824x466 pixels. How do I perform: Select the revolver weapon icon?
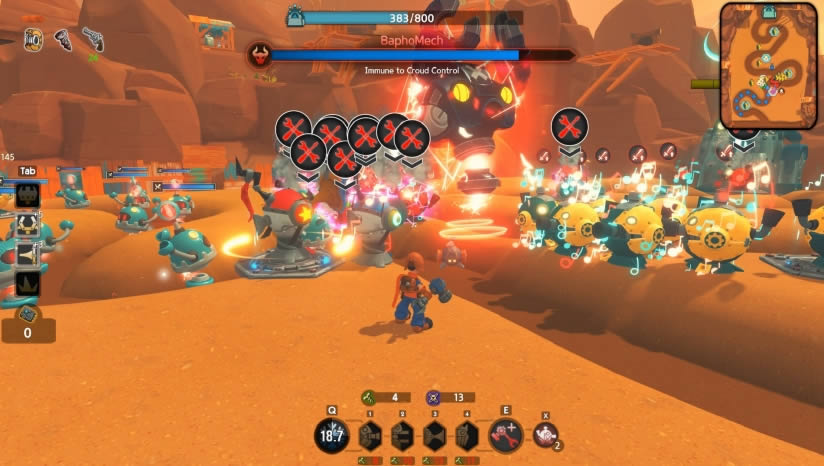(93, 39)
